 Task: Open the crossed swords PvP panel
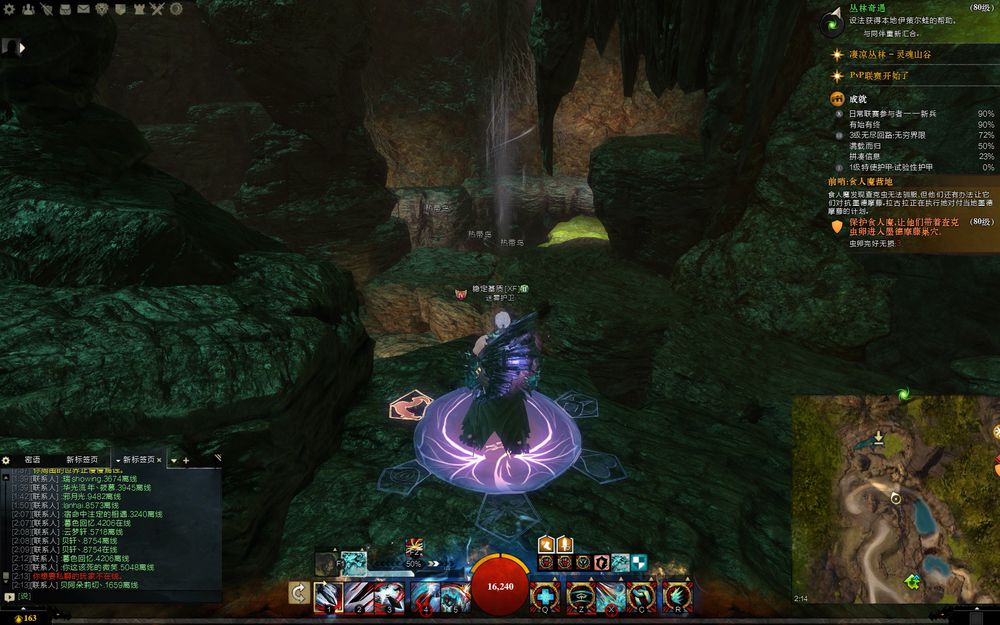(156, 9)
